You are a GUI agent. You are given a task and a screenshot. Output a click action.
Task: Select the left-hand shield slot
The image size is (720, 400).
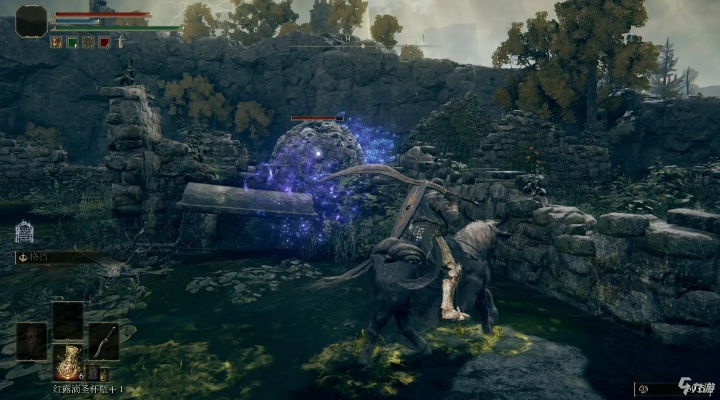31,341
